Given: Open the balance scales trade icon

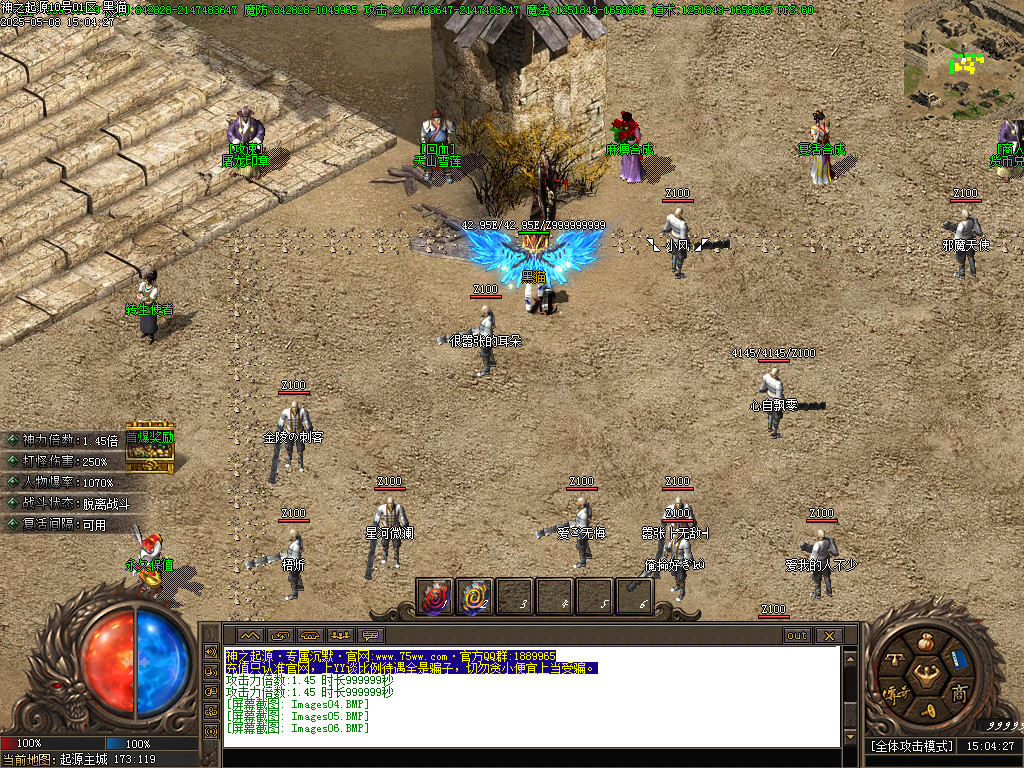Looking at the screenshot, I should coord(896,659).
